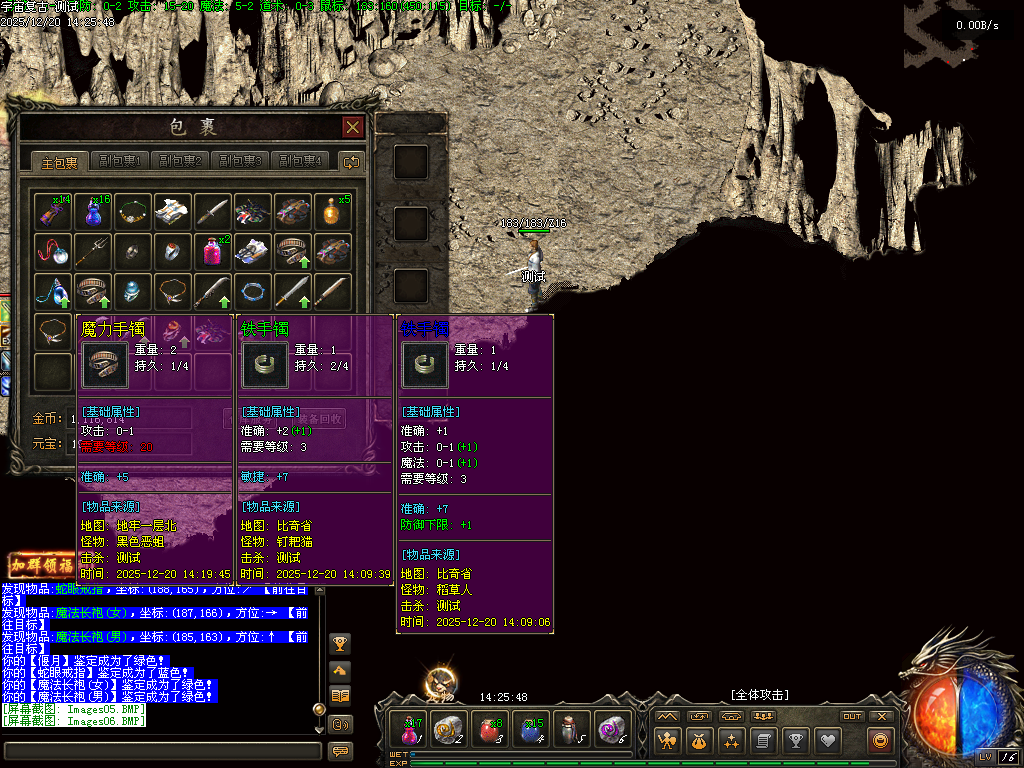Select the 副包裹3 bag tab
This screenshot has width=1024, height=768.
[240, 161]
